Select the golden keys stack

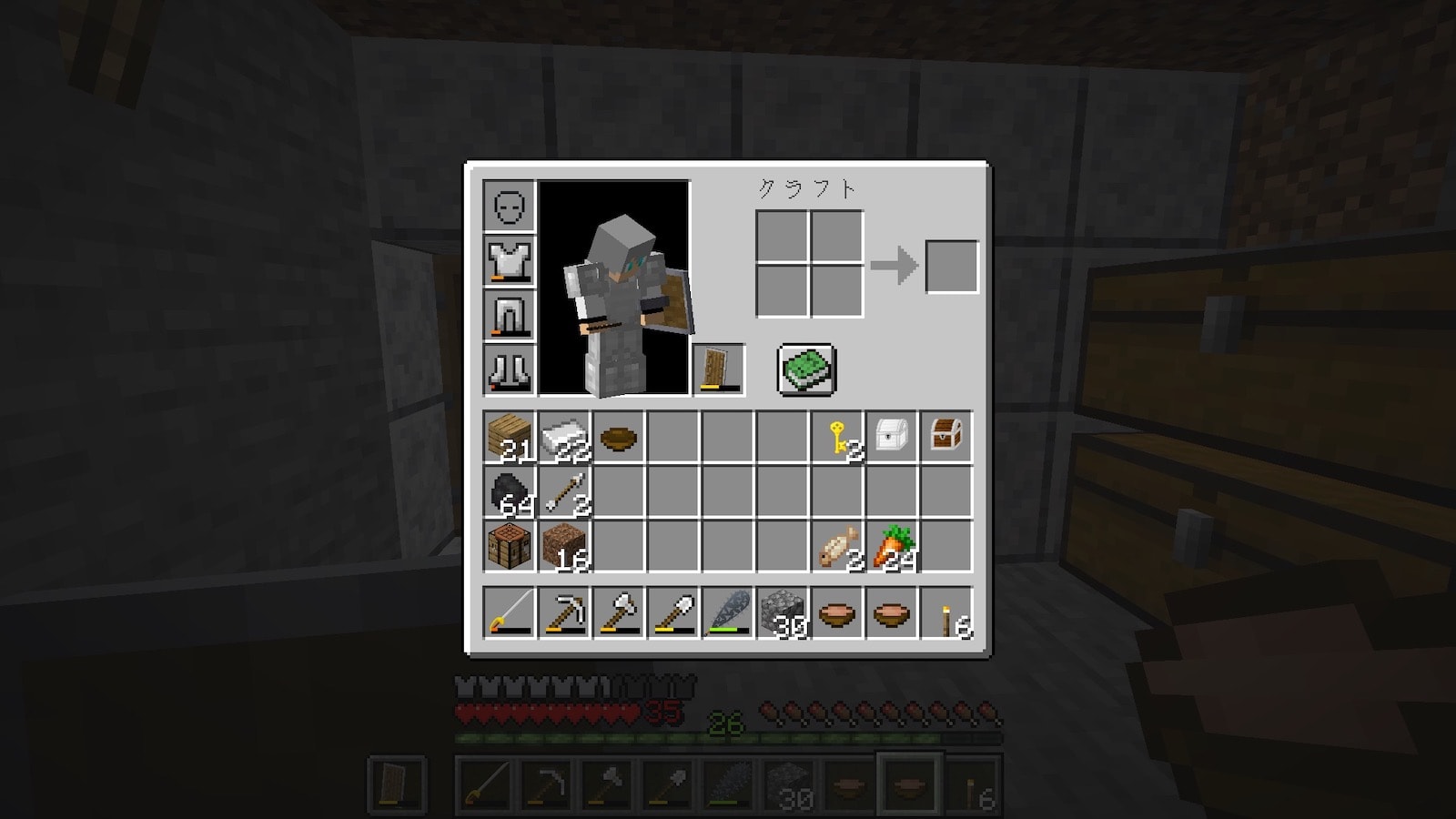(838, 438)
